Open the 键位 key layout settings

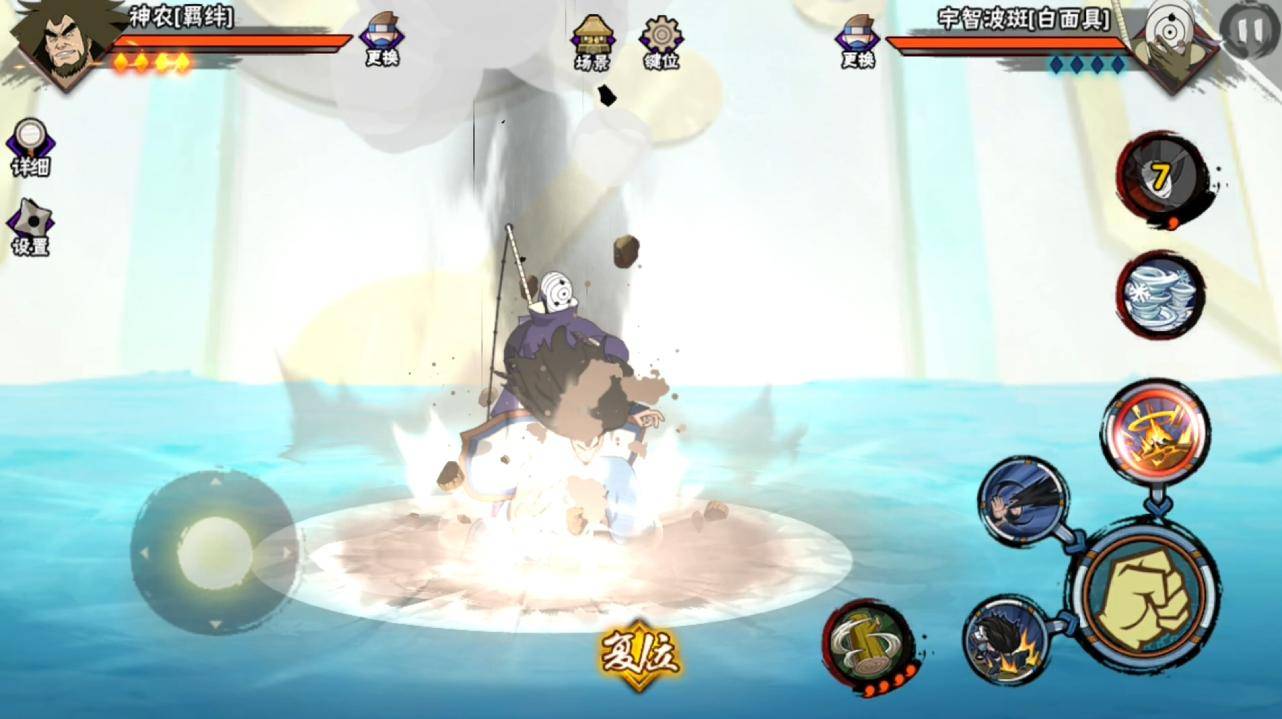point(661,42)
